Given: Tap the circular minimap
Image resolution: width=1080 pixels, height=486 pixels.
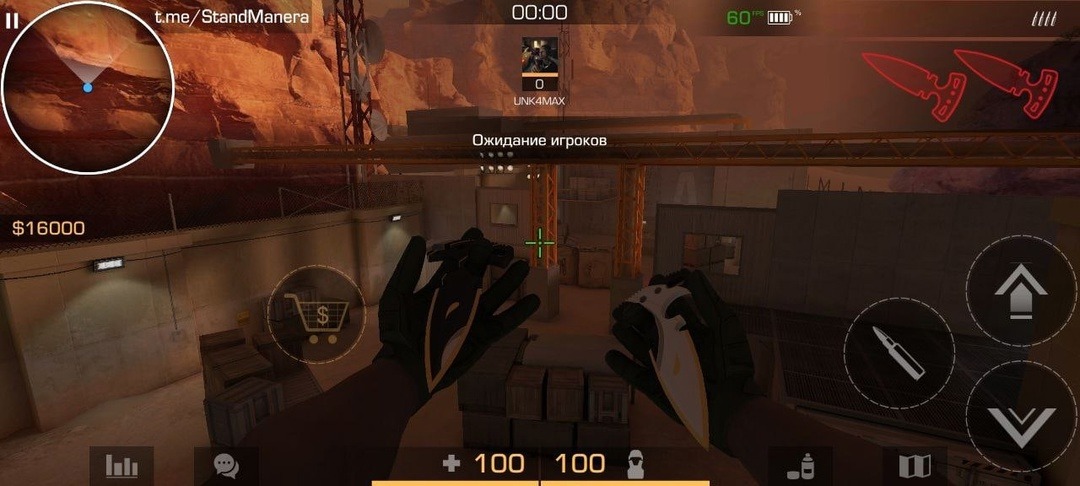Looking at the screenshot, I should coord(88,88).
